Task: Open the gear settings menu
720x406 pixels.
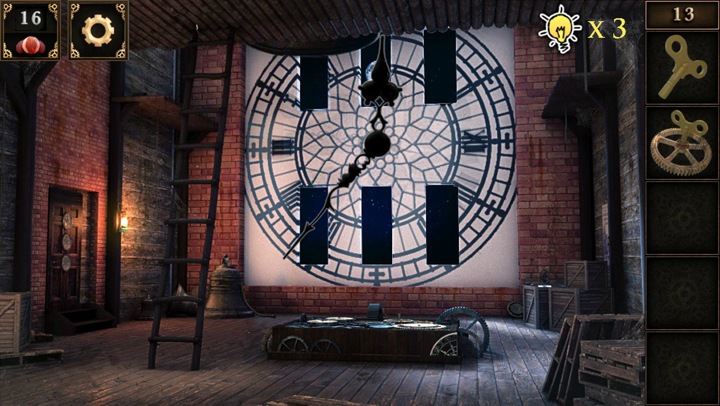Action: (x=98, y=30)
